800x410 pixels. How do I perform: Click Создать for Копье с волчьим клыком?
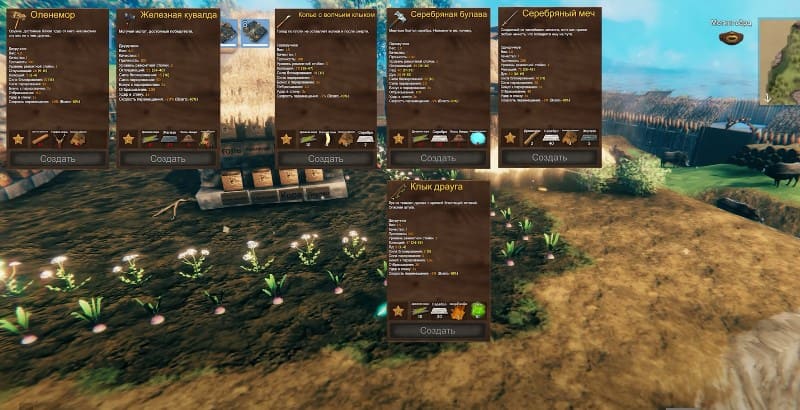(x=325, y=158)
